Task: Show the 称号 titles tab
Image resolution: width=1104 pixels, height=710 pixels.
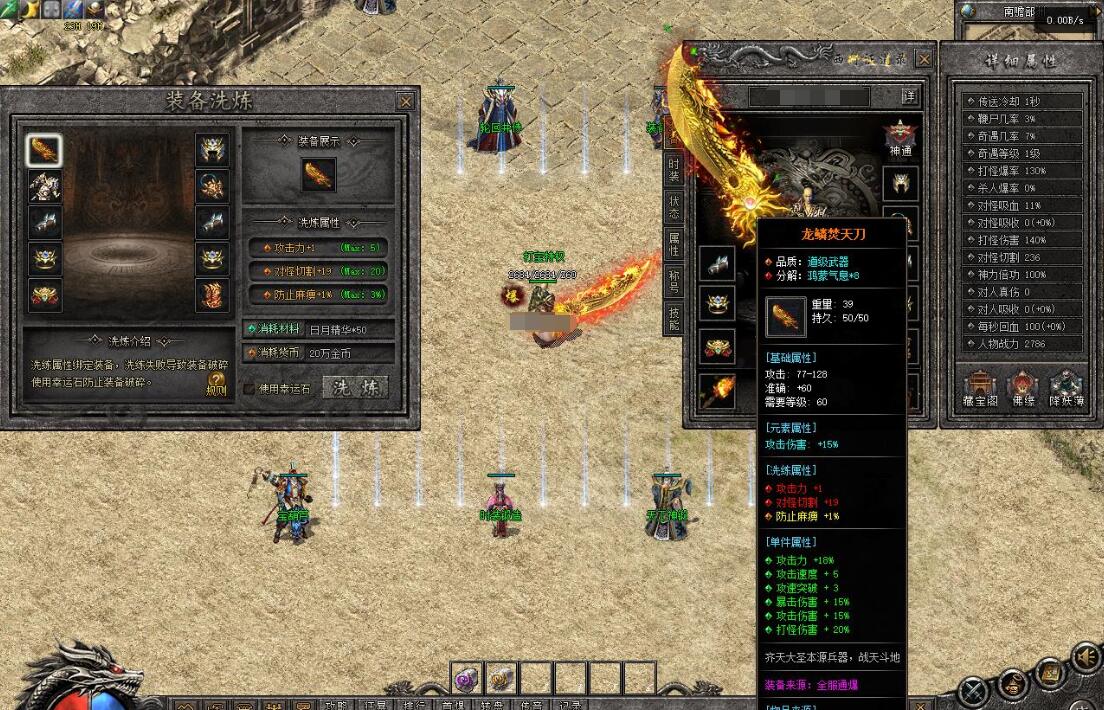Action: click(x=674, y=281)
